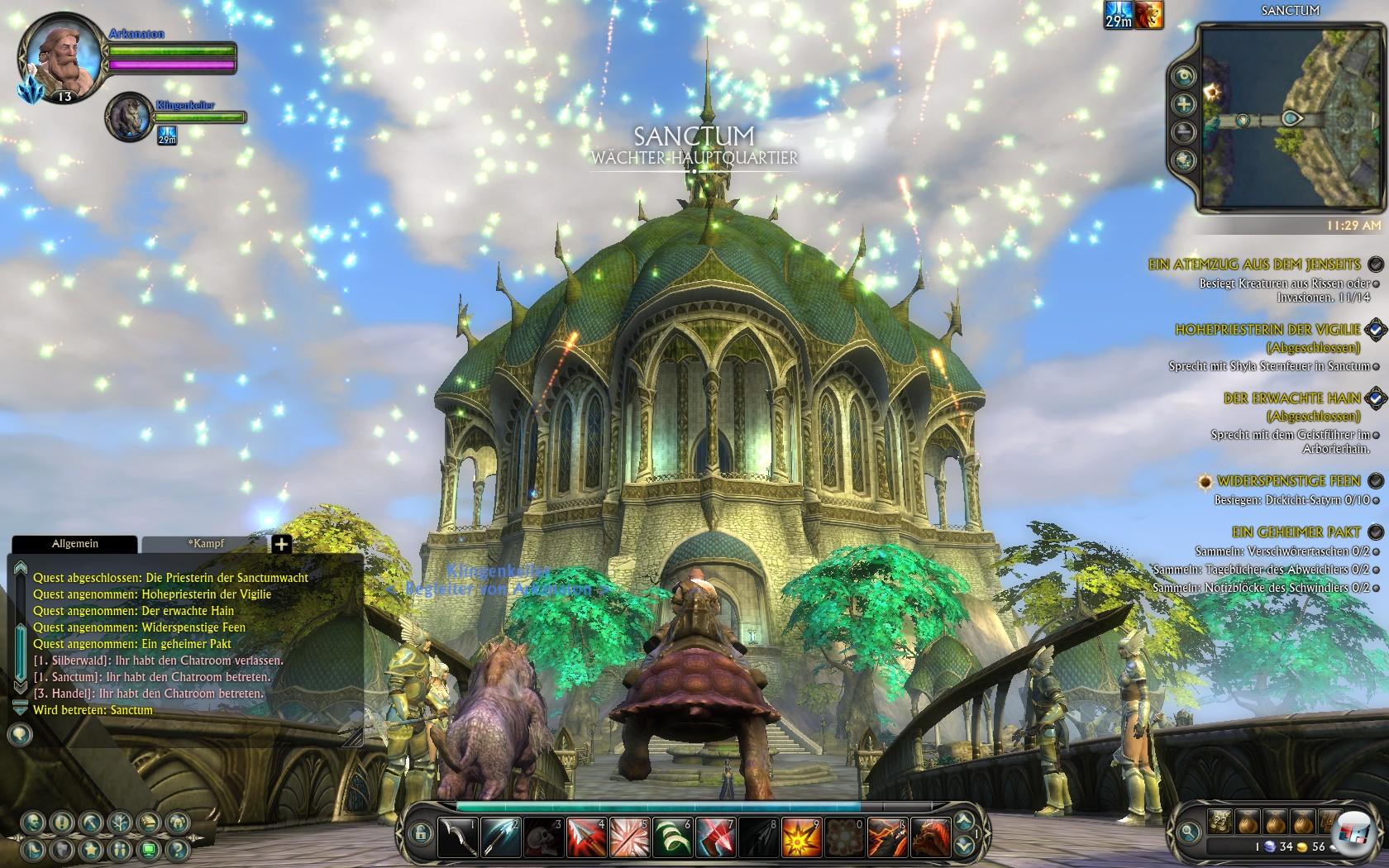Select the skull ability in slot 3
1389x868 pixels.
click(543, 837)
